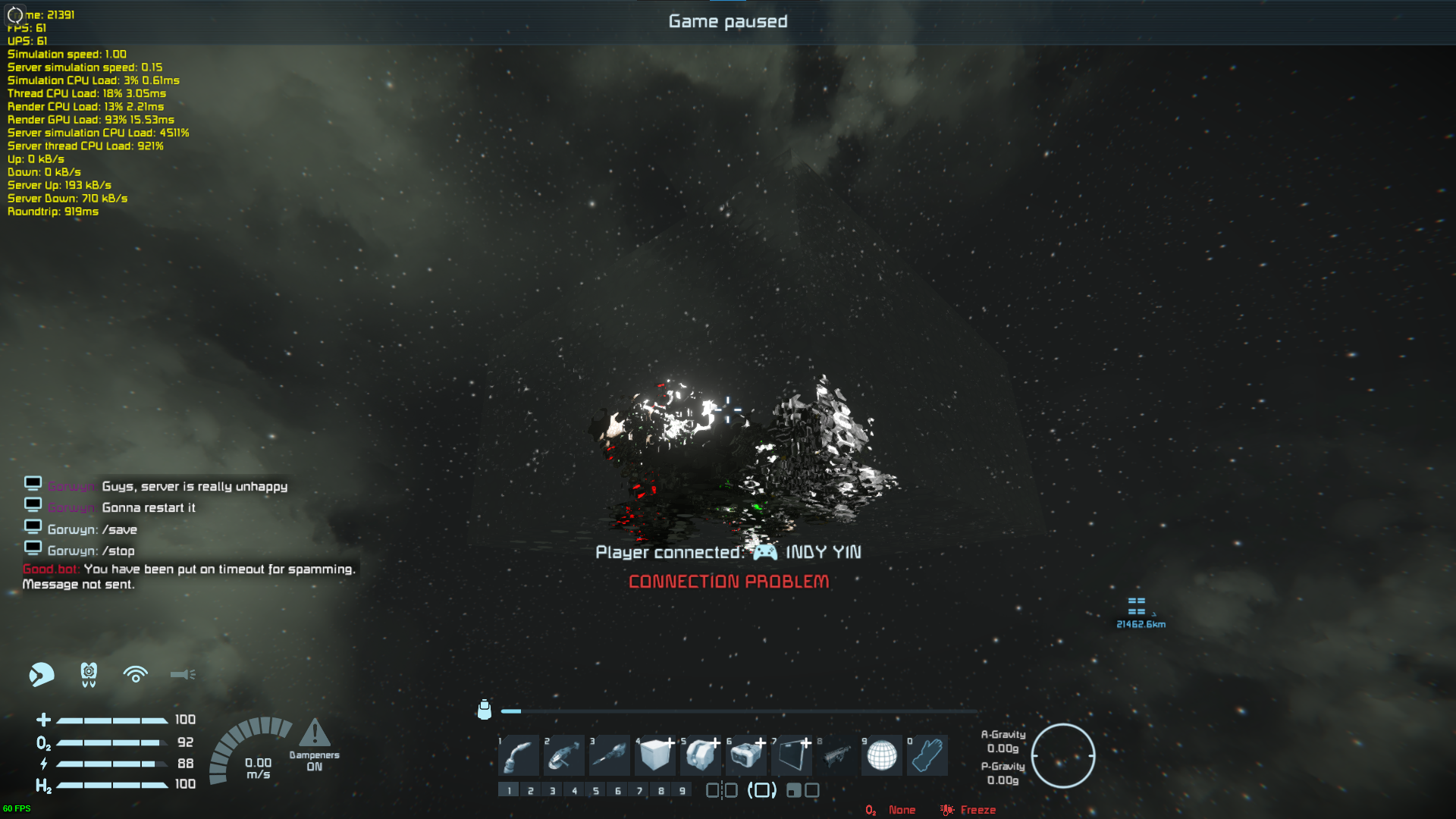Toggle the flashlight icon
The width and height of the screenshot is (1456, 819).
tap(183, 674)
